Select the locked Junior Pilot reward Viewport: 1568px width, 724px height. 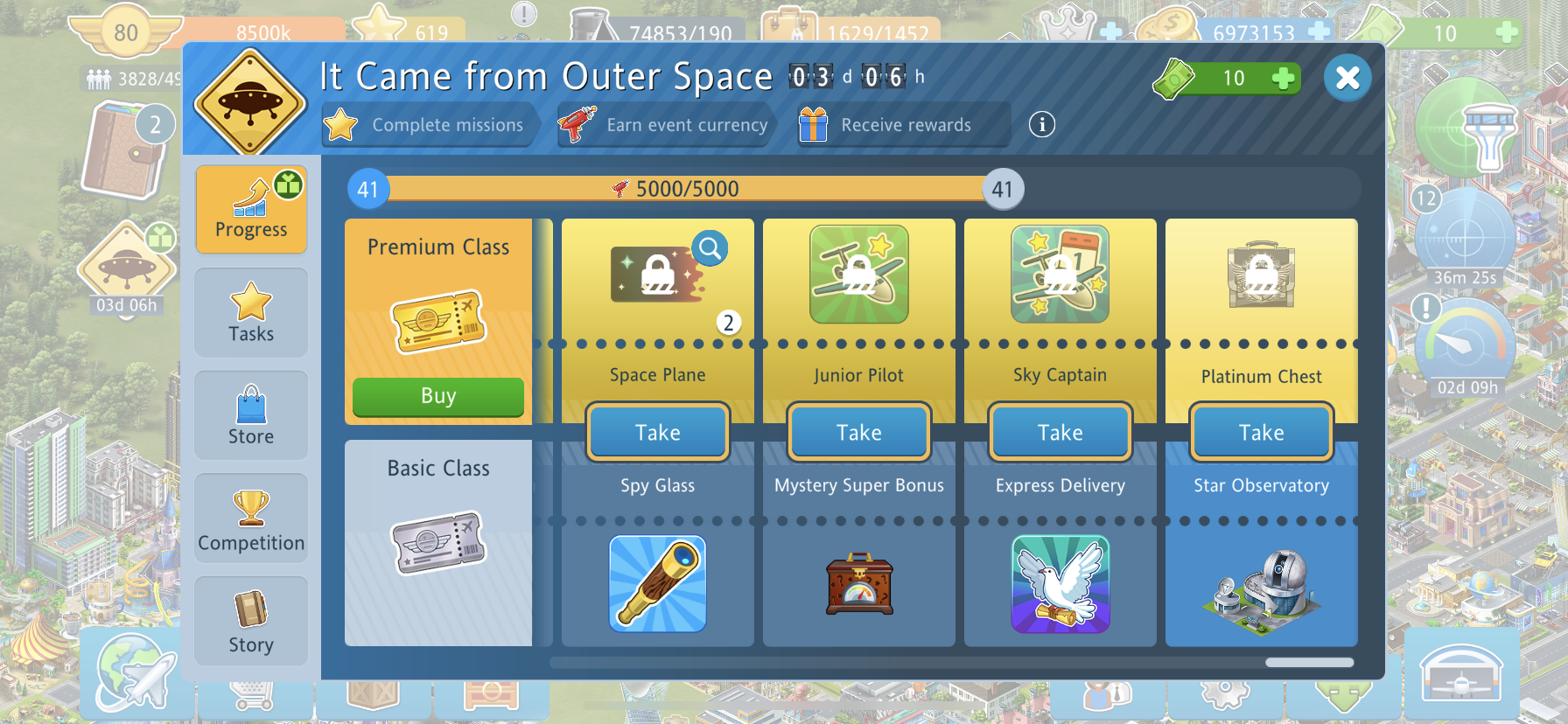859,275
